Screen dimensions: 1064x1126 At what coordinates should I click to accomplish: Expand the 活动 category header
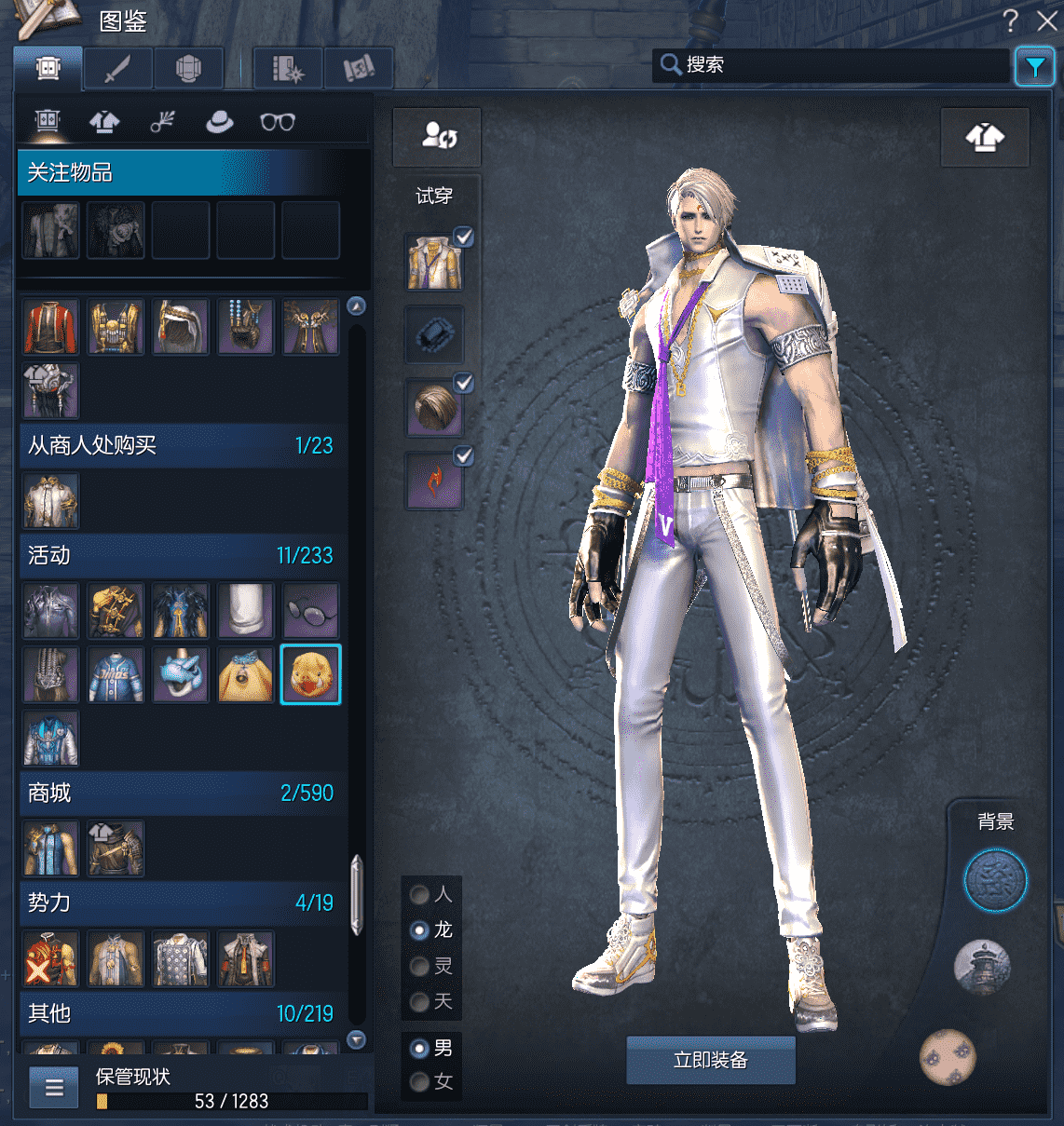[x=181, y=555]
